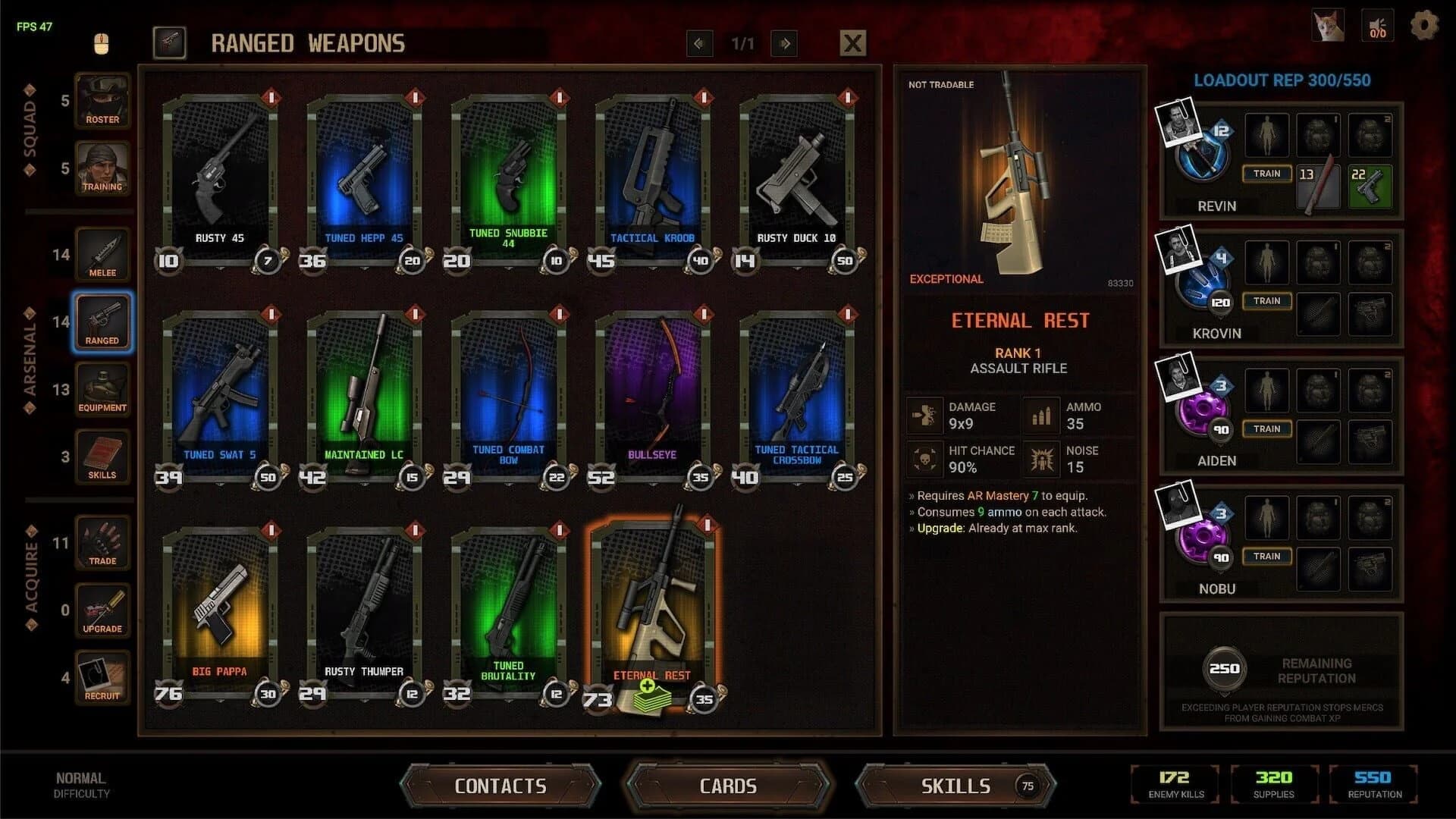Screen dimensions: 1456x819
Task: Train the mercenary Revin
Action: (x=1266, y=174)
